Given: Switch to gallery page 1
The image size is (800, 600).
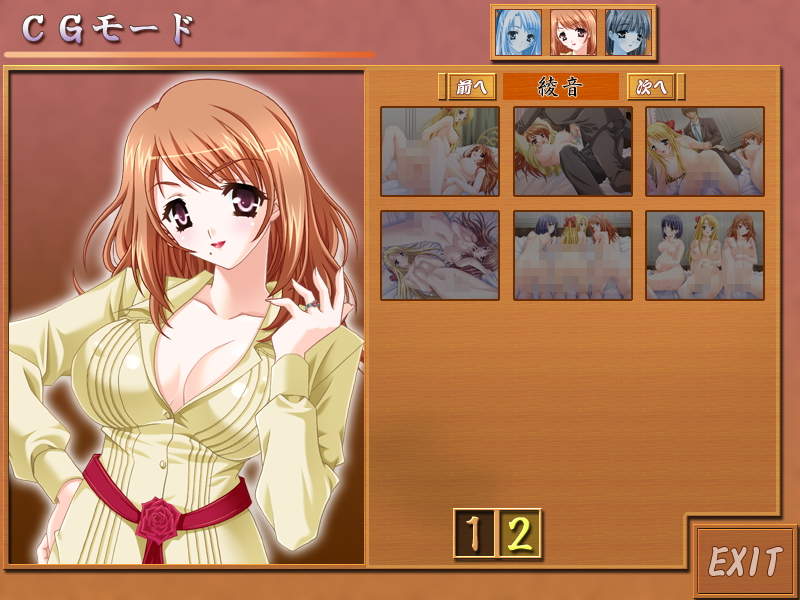Looking at the screenshot, I should (474, 534).
